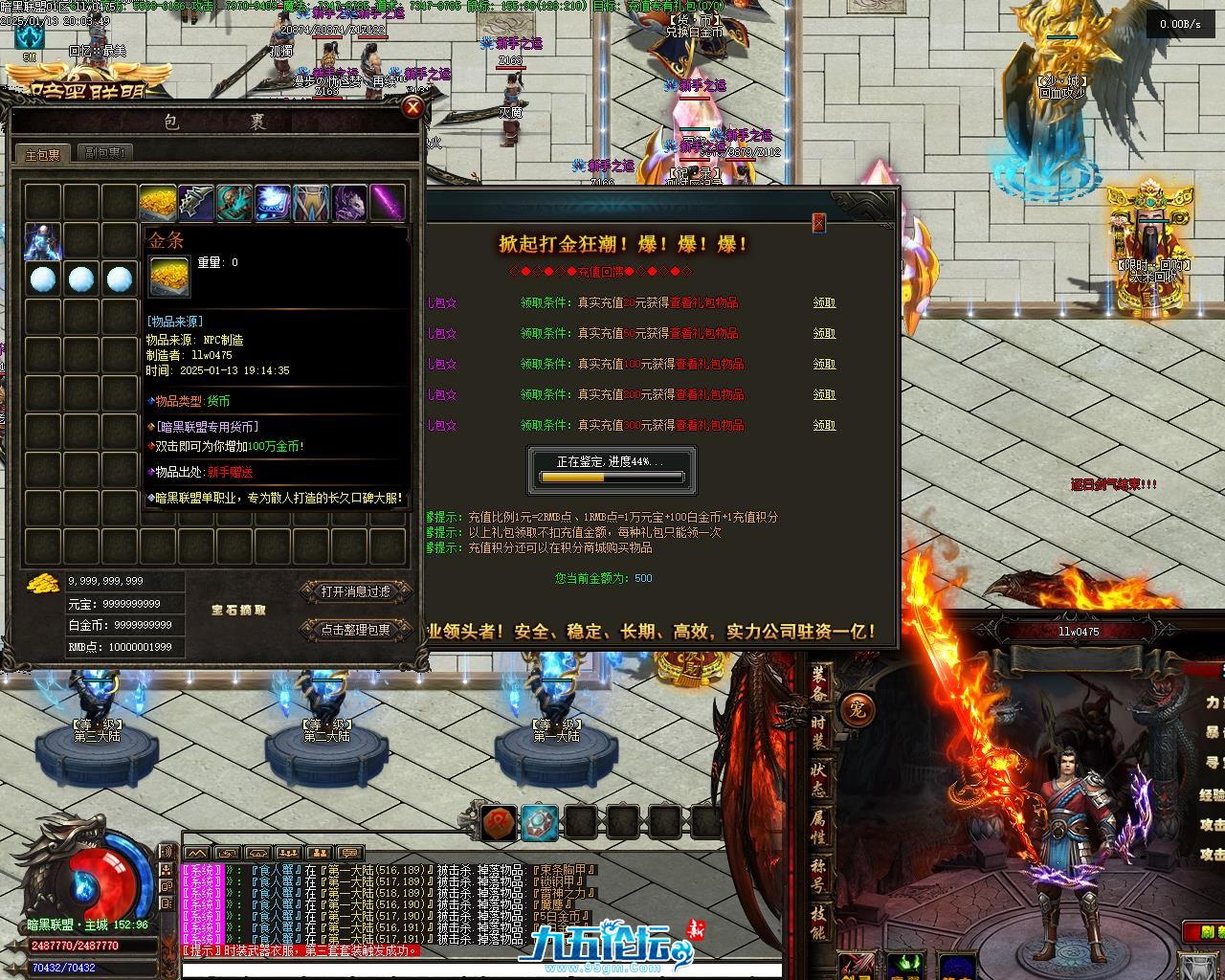Viewport: 1225px width, 980px height.
Task: Click the round 宠 pet button
Action: [x=857, y=711]
